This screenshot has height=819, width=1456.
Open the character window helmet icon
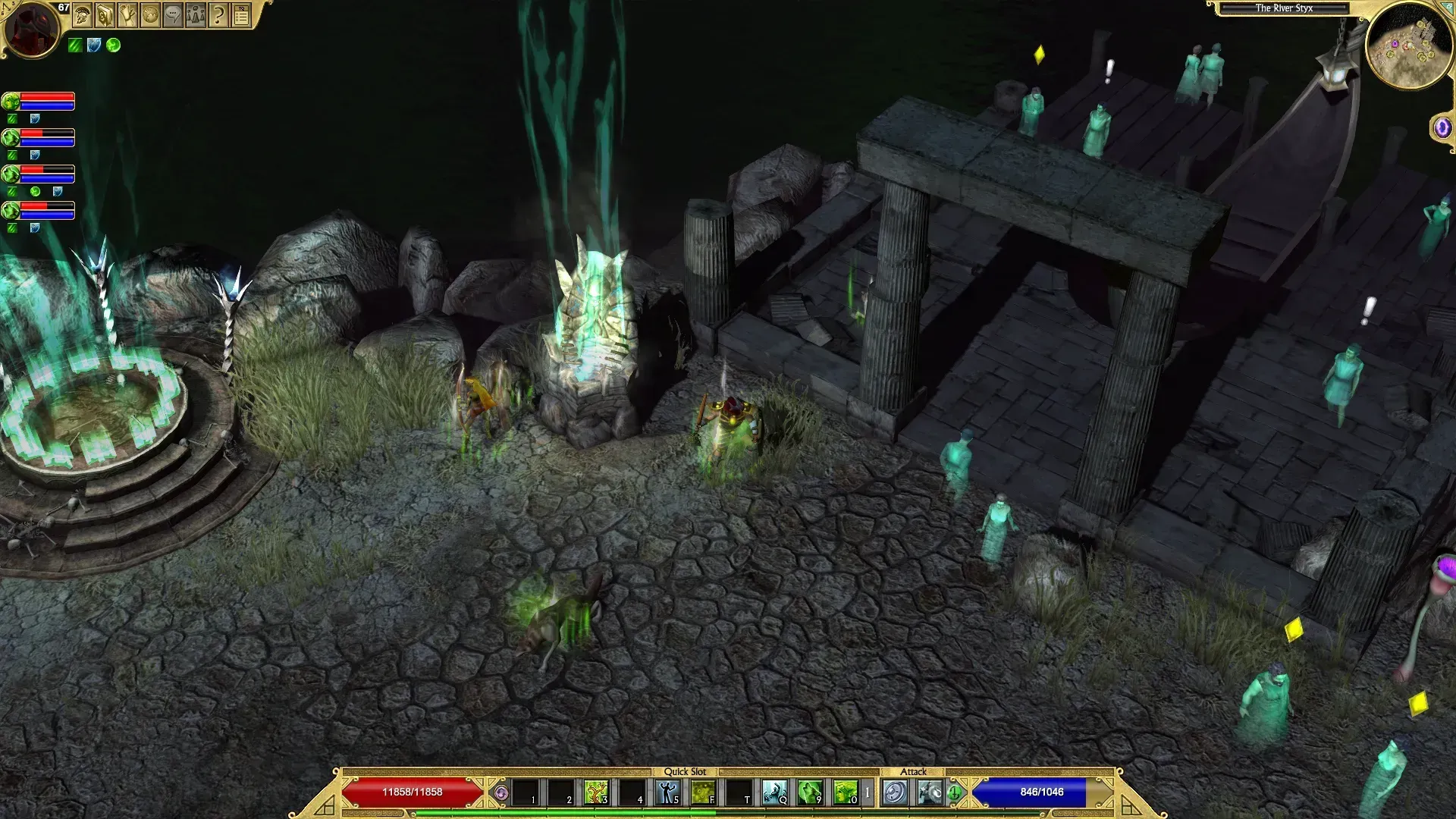point(83,14)
